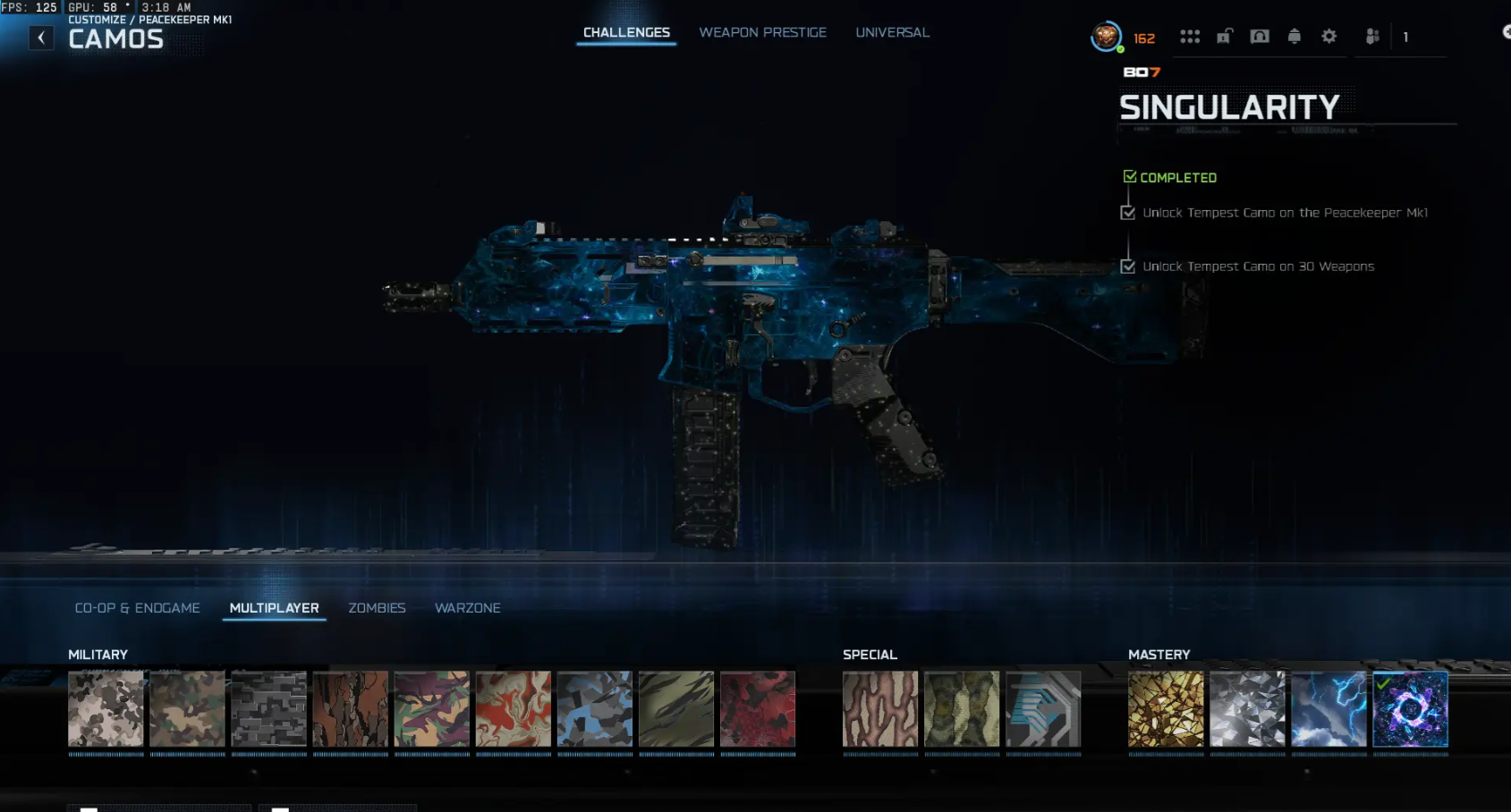
Task: Switch to the Zombies camo tab
Action: pyautogui.click(x=377, y=607)
